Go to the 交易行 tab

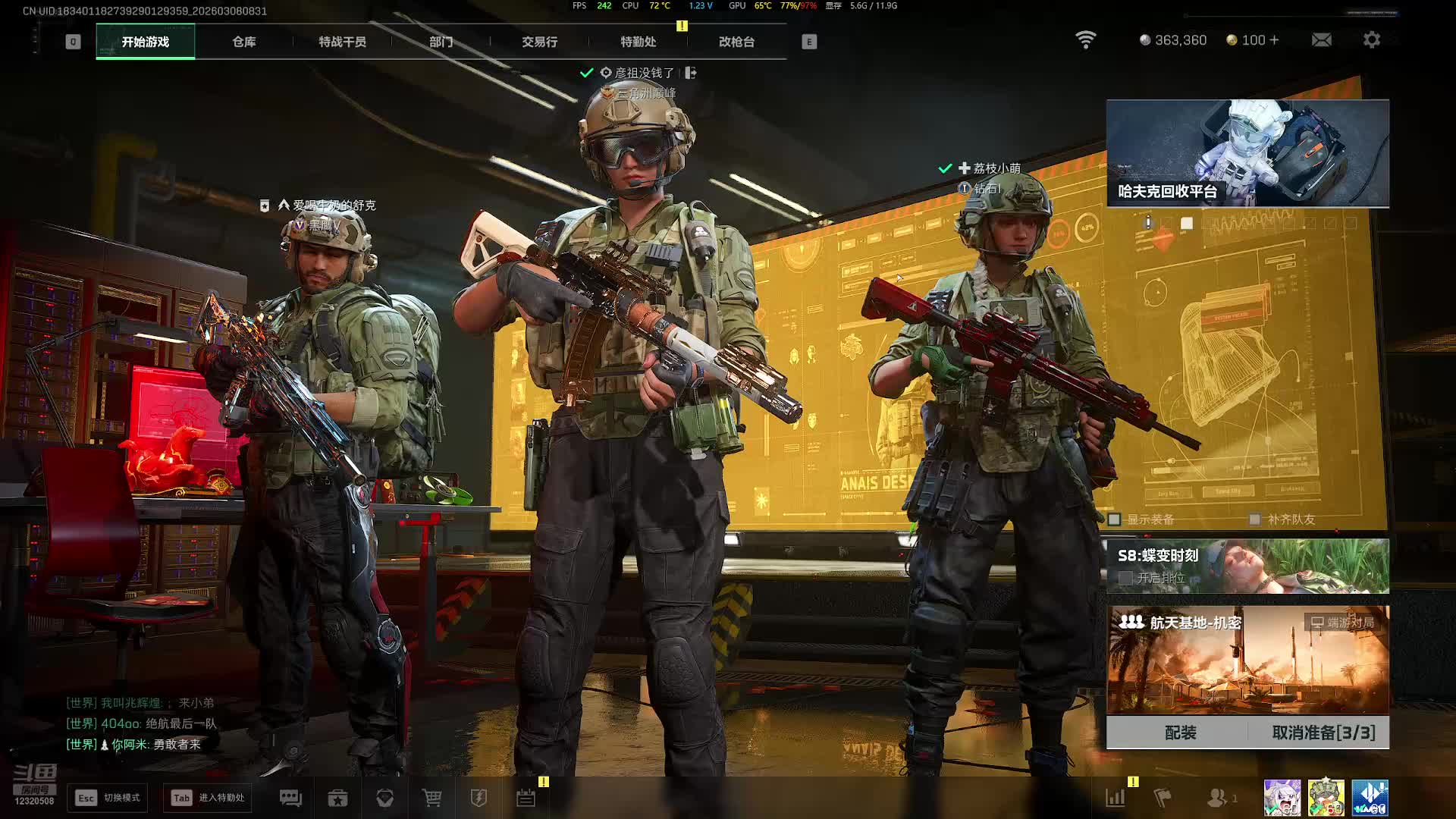539,42
